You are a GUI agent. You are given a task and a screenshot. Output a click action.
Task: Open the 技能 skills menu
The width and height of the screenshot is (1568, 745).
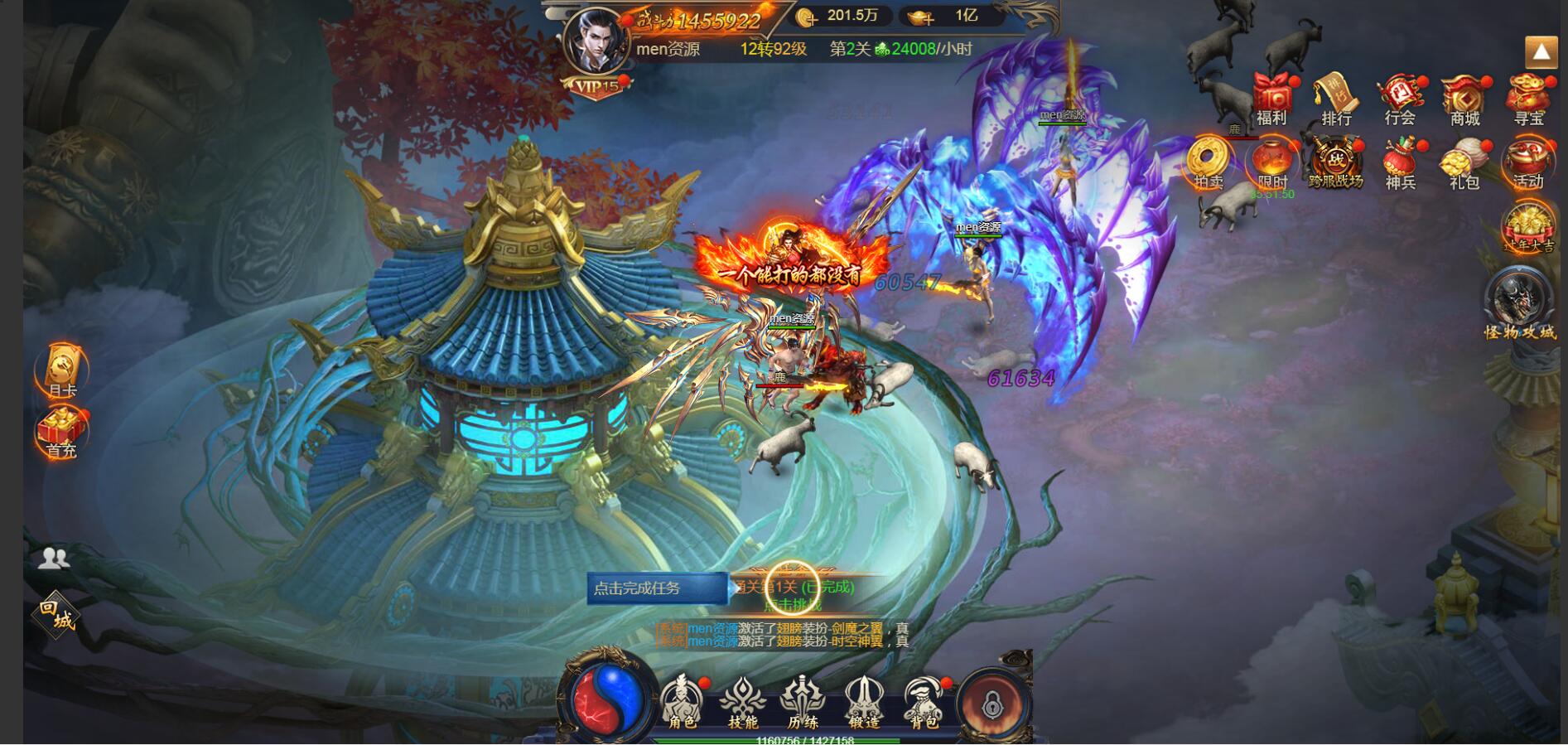coord(742,702)
